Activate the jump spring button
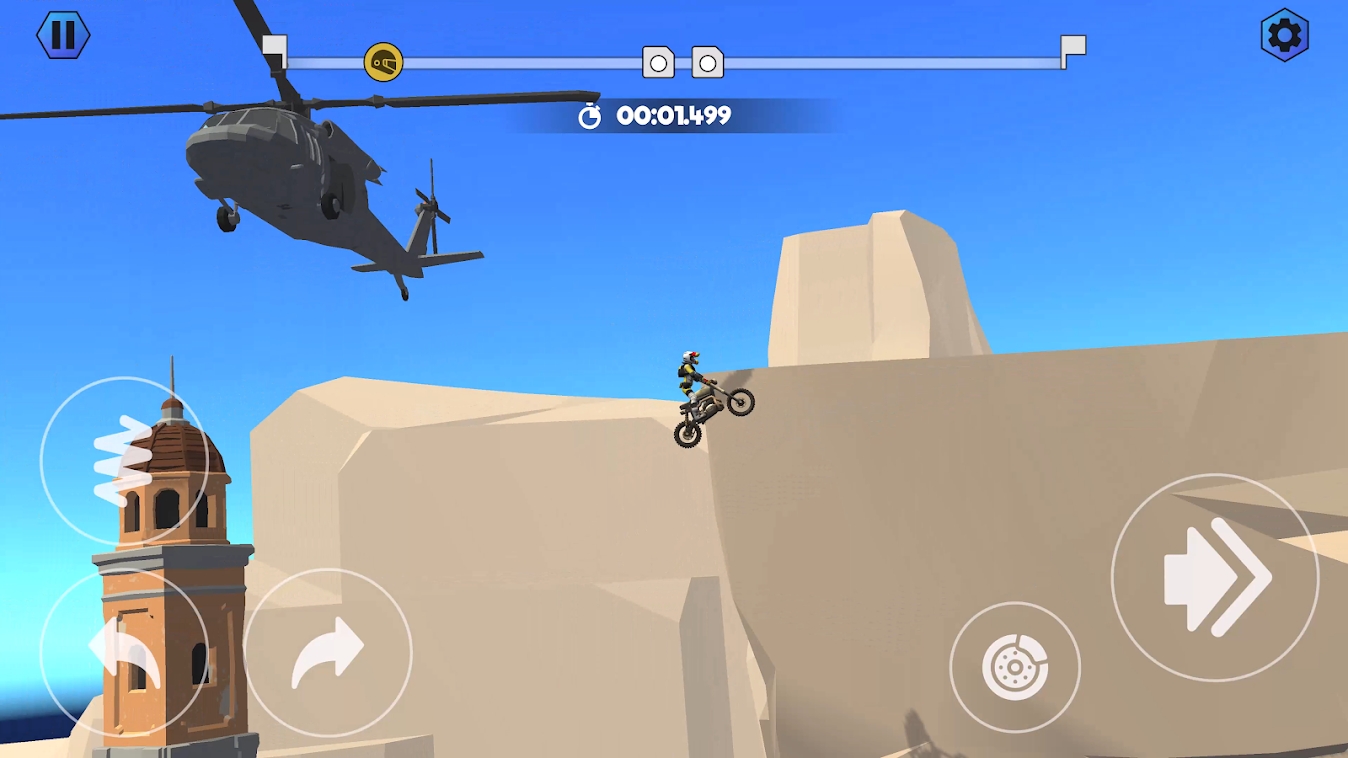This screenshot has height=758, width=1348. (x=124, y=460)
